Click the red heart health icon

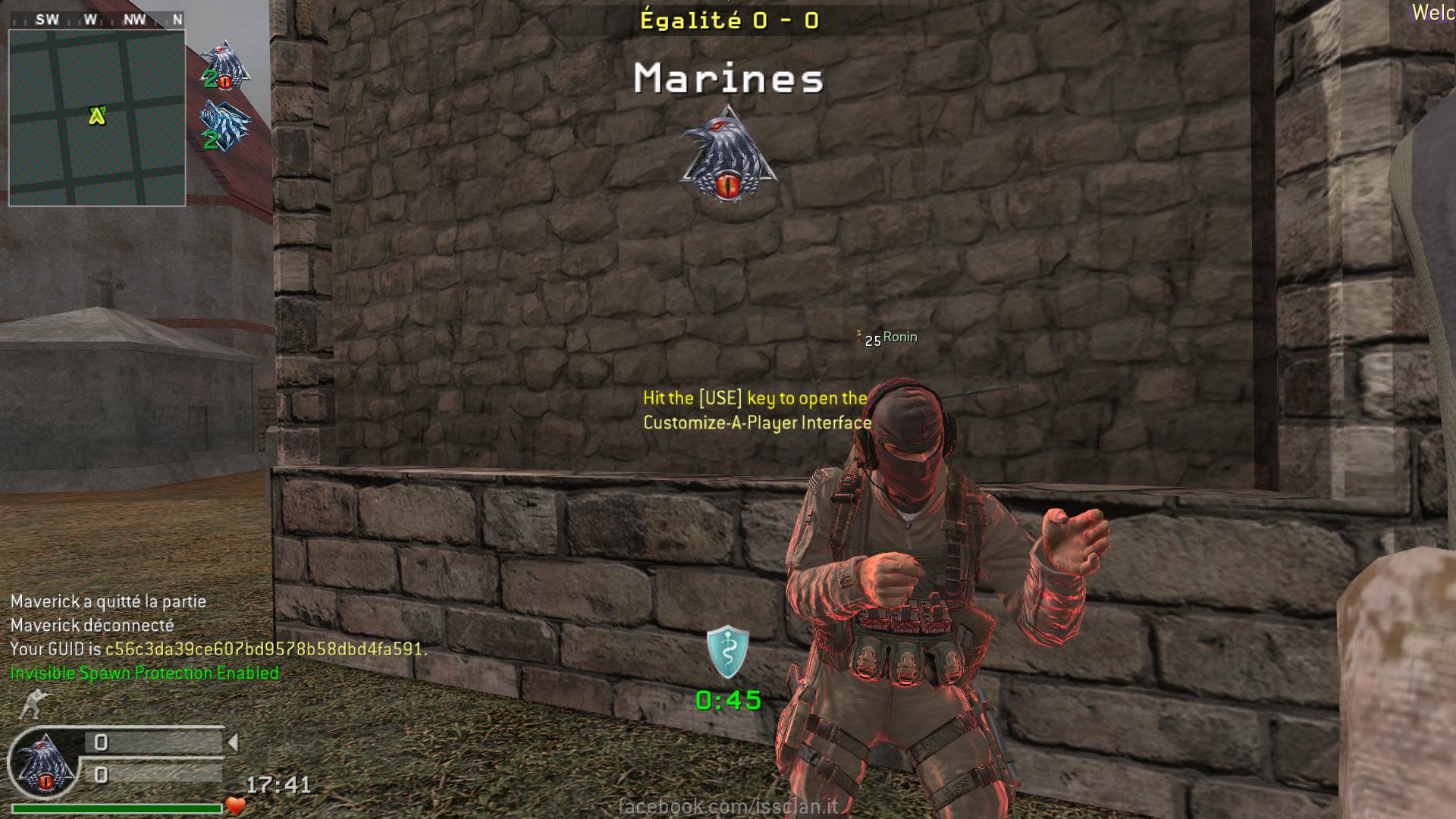[235, 806]
